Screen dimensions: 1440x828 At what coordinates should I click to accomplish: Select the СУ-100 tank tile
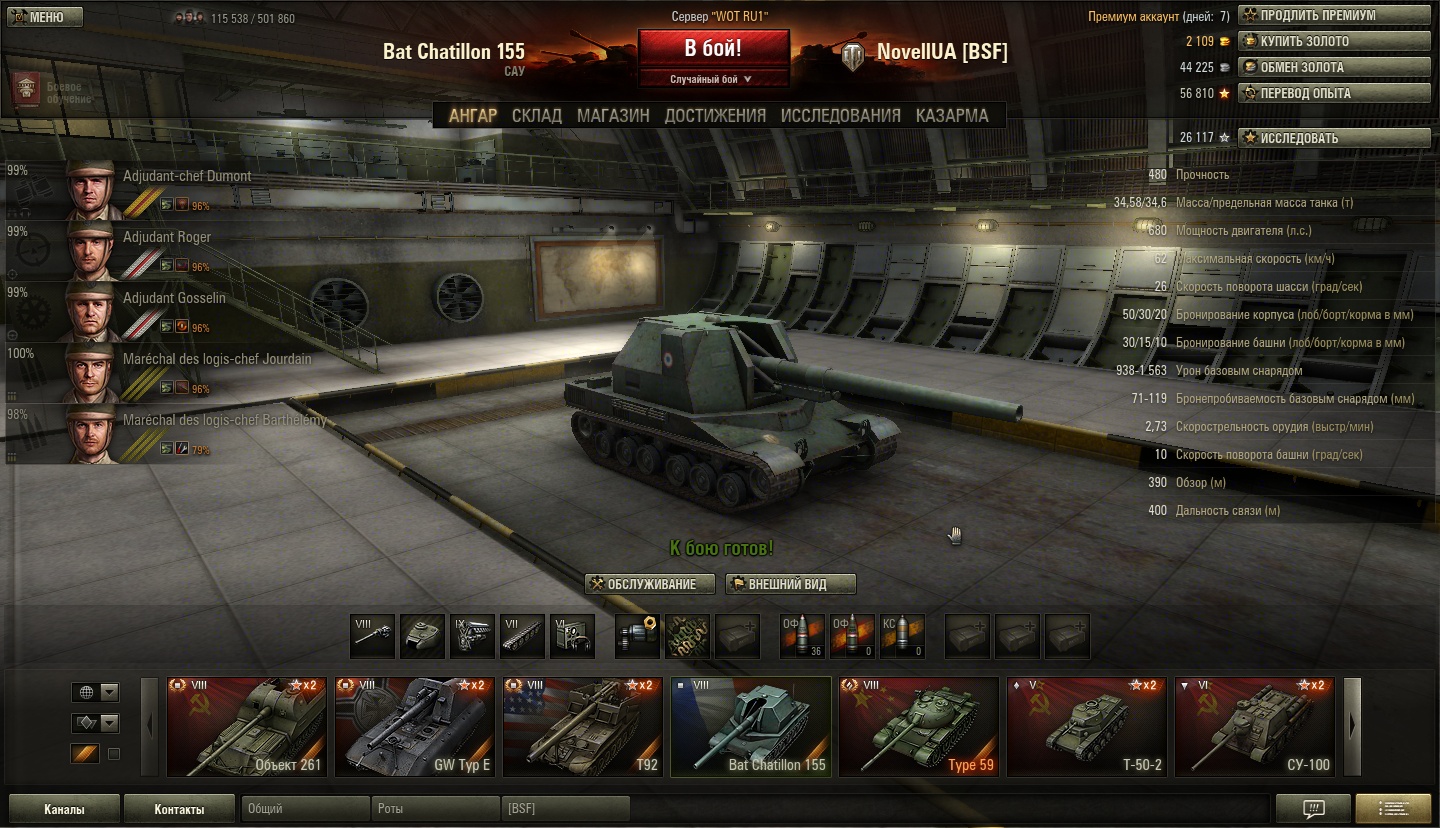pyautogui.click(x=1254, y=727)
